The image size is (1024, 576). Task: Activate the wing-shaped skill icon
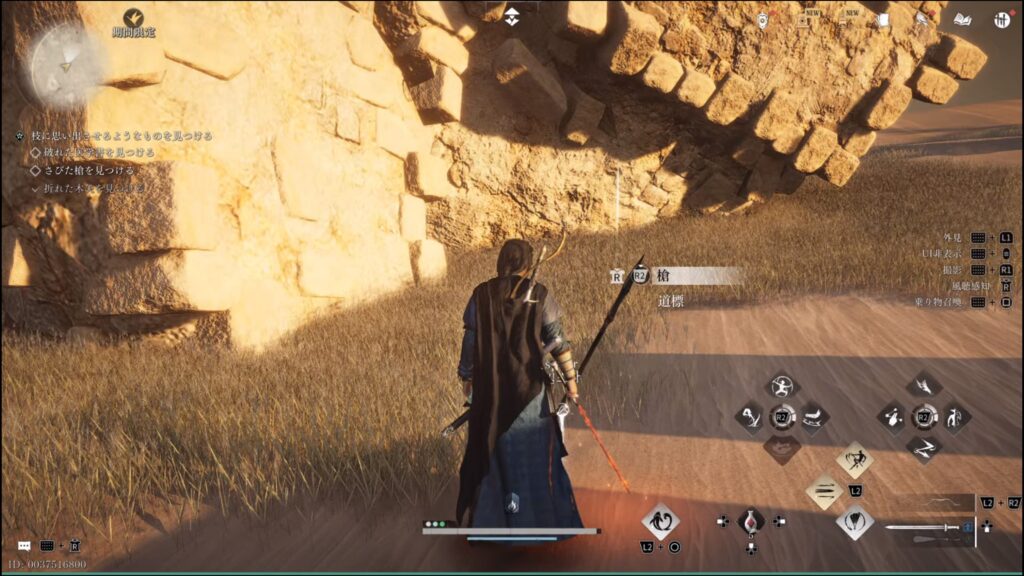(924, 385)
